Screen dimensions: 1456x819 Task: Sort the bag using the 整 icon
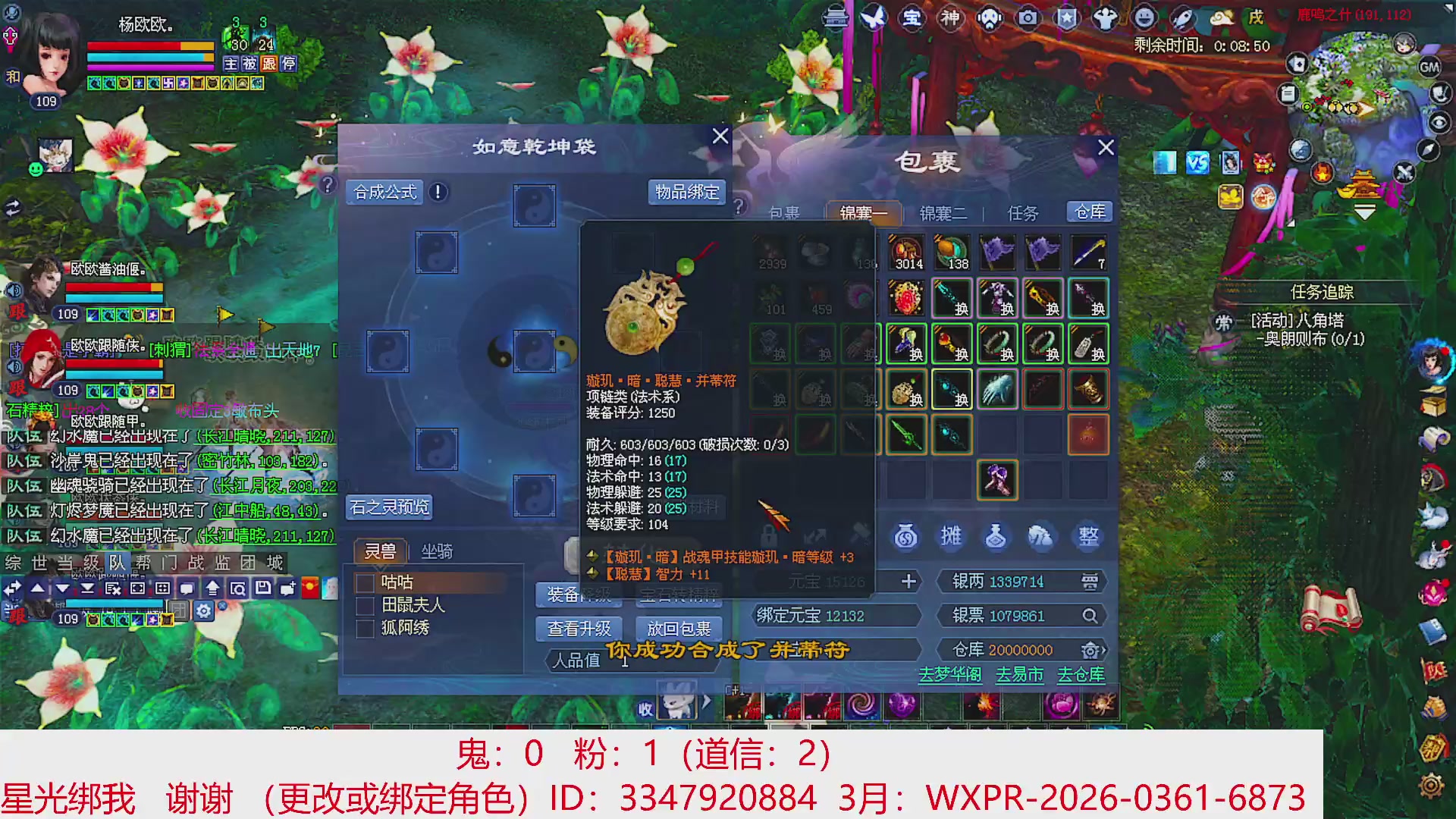(1089, 536)
